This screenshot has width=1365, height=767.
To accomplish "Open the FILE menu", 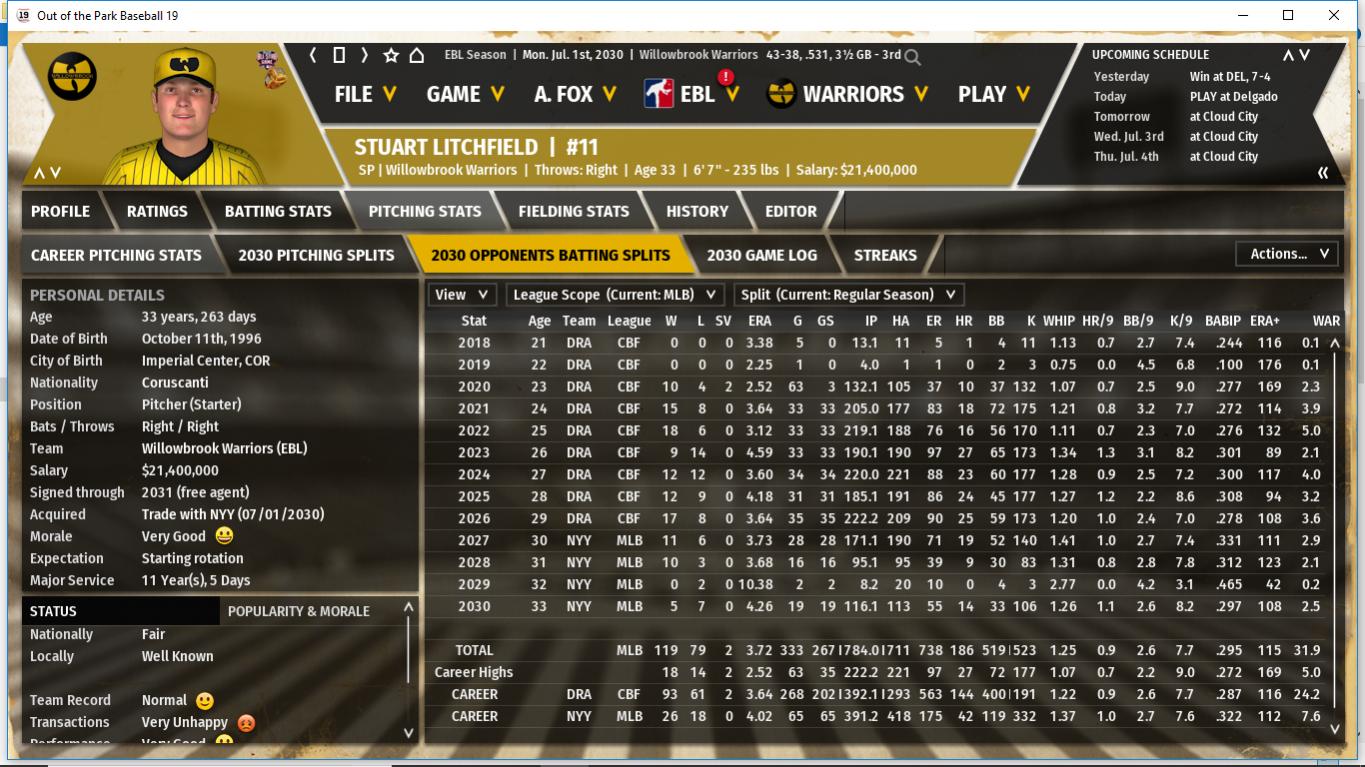I will [x=365, y=94].
